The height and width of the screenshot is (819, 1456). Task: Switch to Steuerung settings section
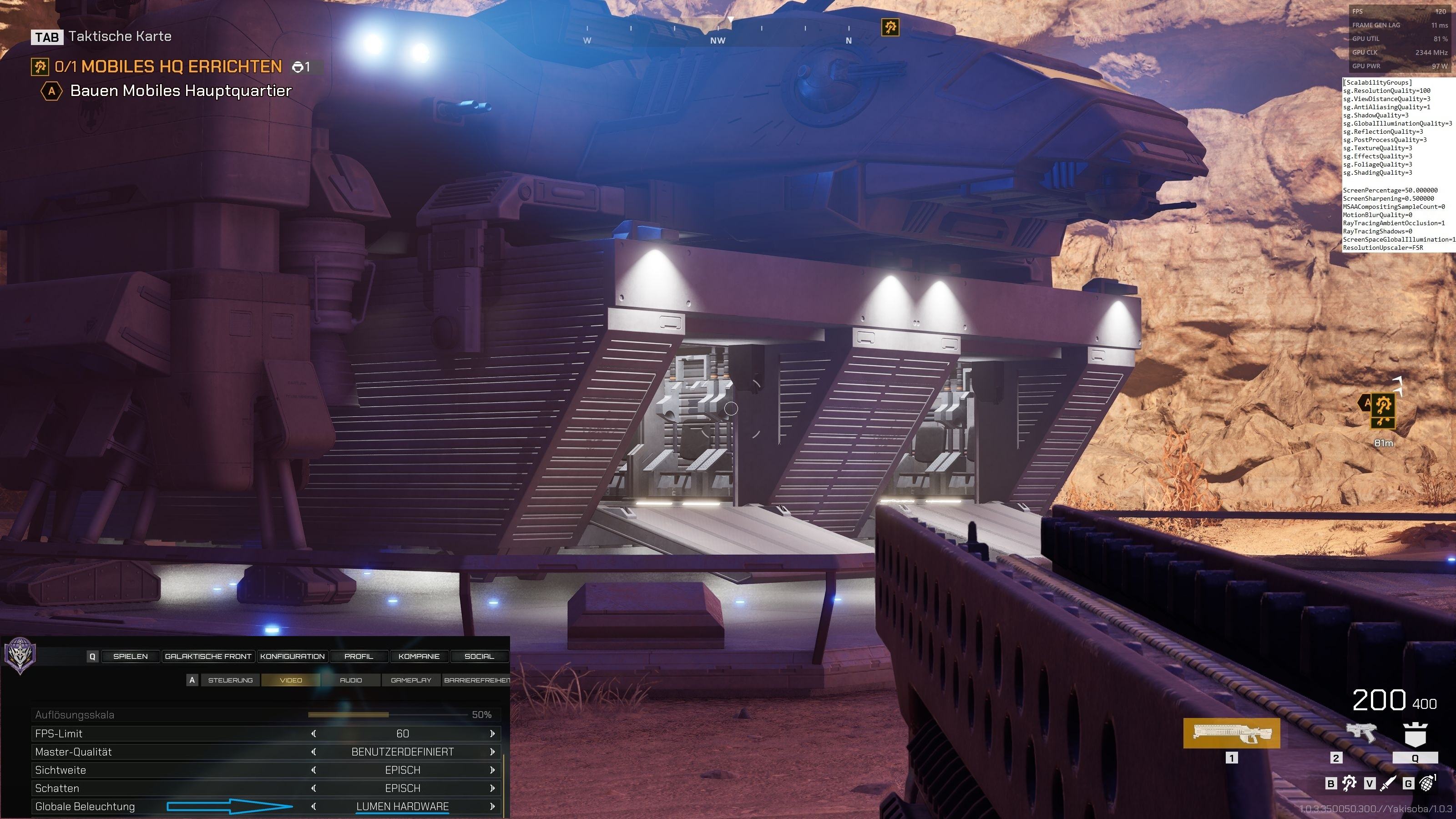pyautogui.click(x=230, y=680)
